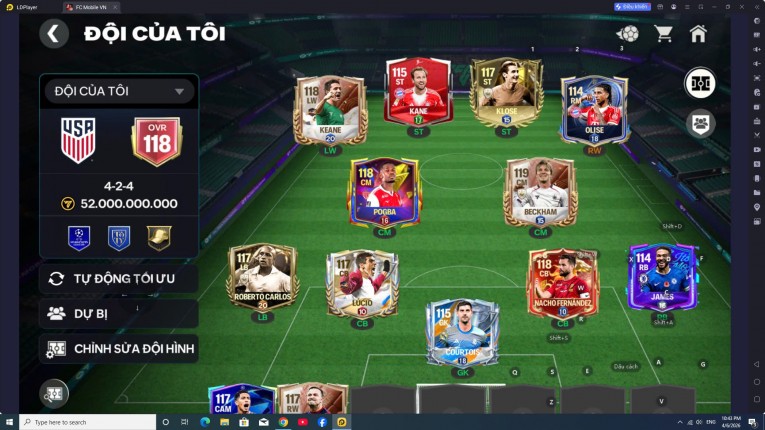Image resolution: width=765 pixels, height=430 pixels.
Task: Select the Lucio CB card
Action: [x=362, y=283]
